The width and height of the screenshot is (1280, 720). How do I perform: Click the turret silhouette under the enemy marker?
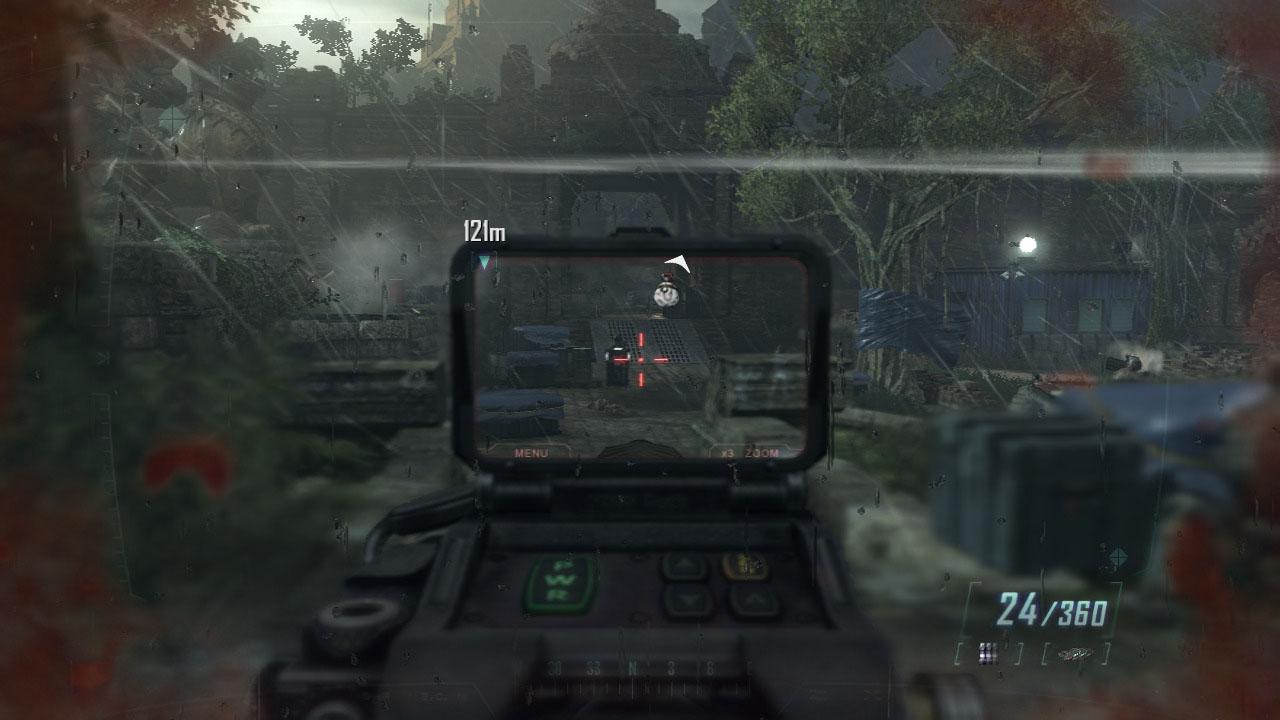(x=667, y=295)
